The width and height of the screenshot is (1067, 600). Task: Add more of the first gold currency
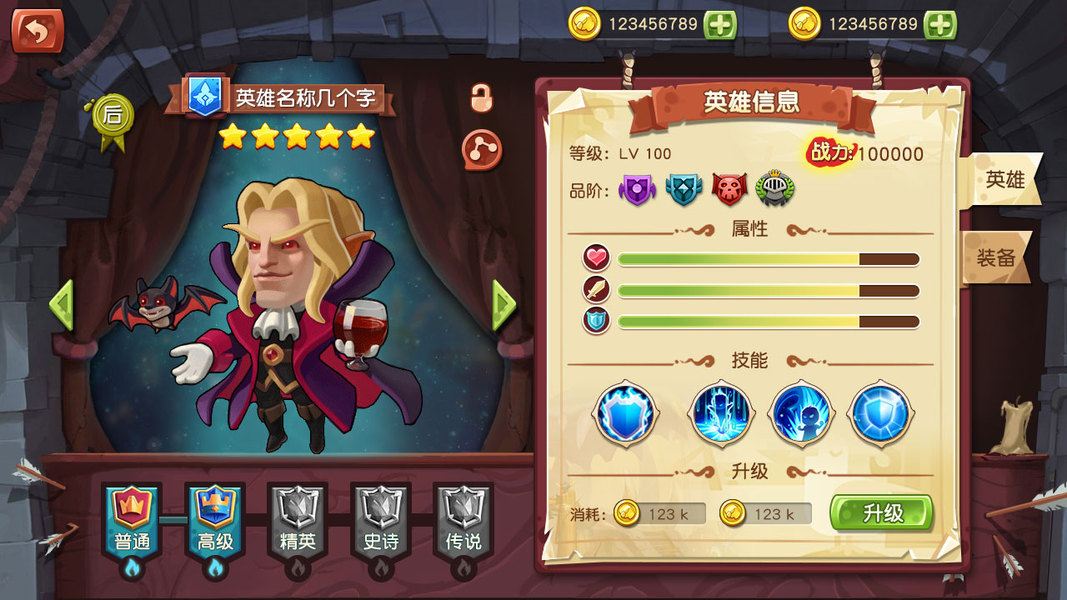(x=720, y=25)
